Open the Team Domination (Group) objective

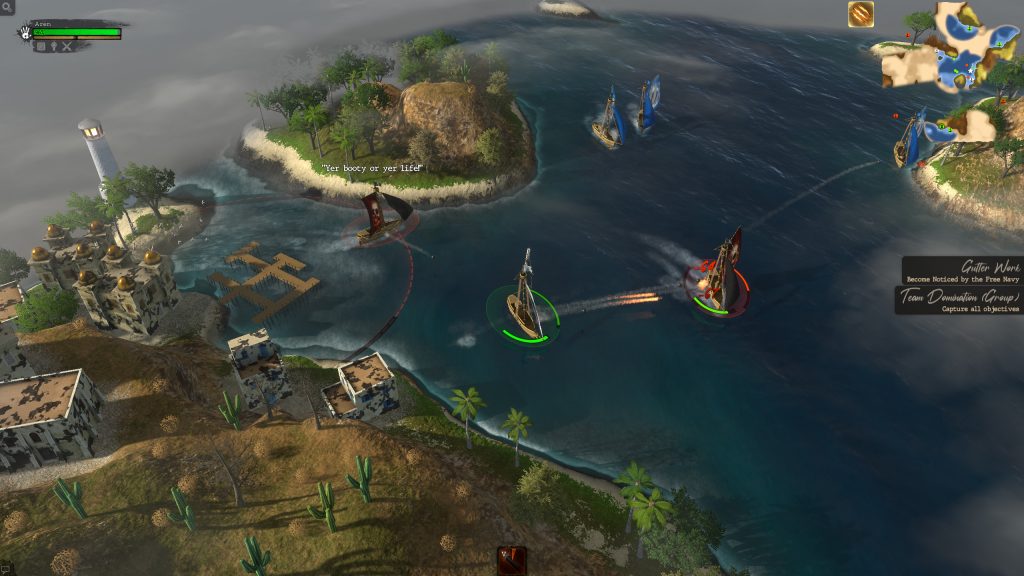(x=959, y=301)
